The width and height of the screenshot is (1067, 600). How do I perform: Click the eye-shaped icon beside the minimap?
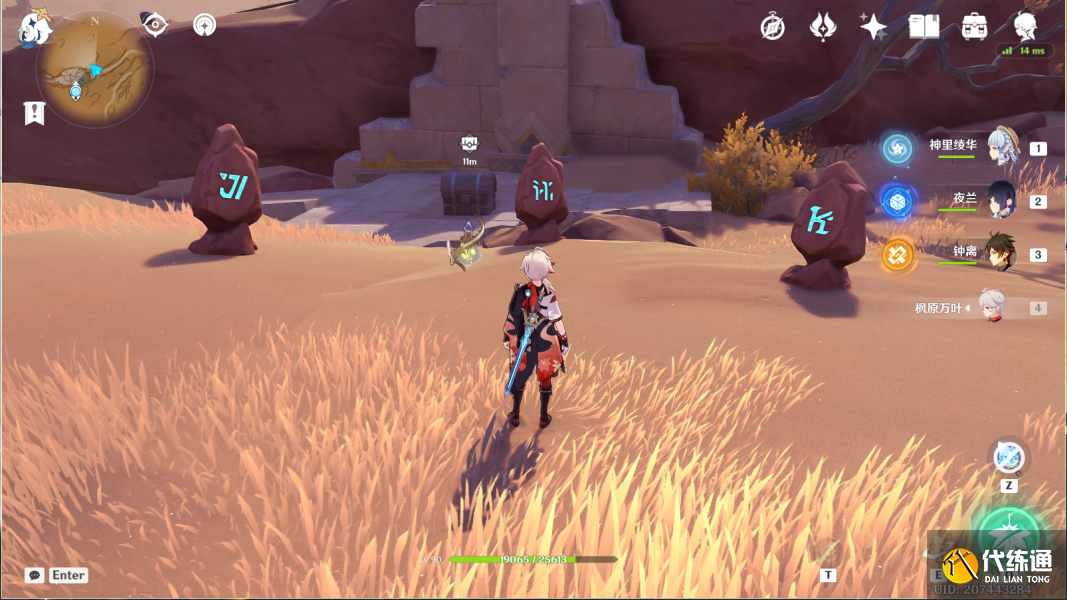155,25
